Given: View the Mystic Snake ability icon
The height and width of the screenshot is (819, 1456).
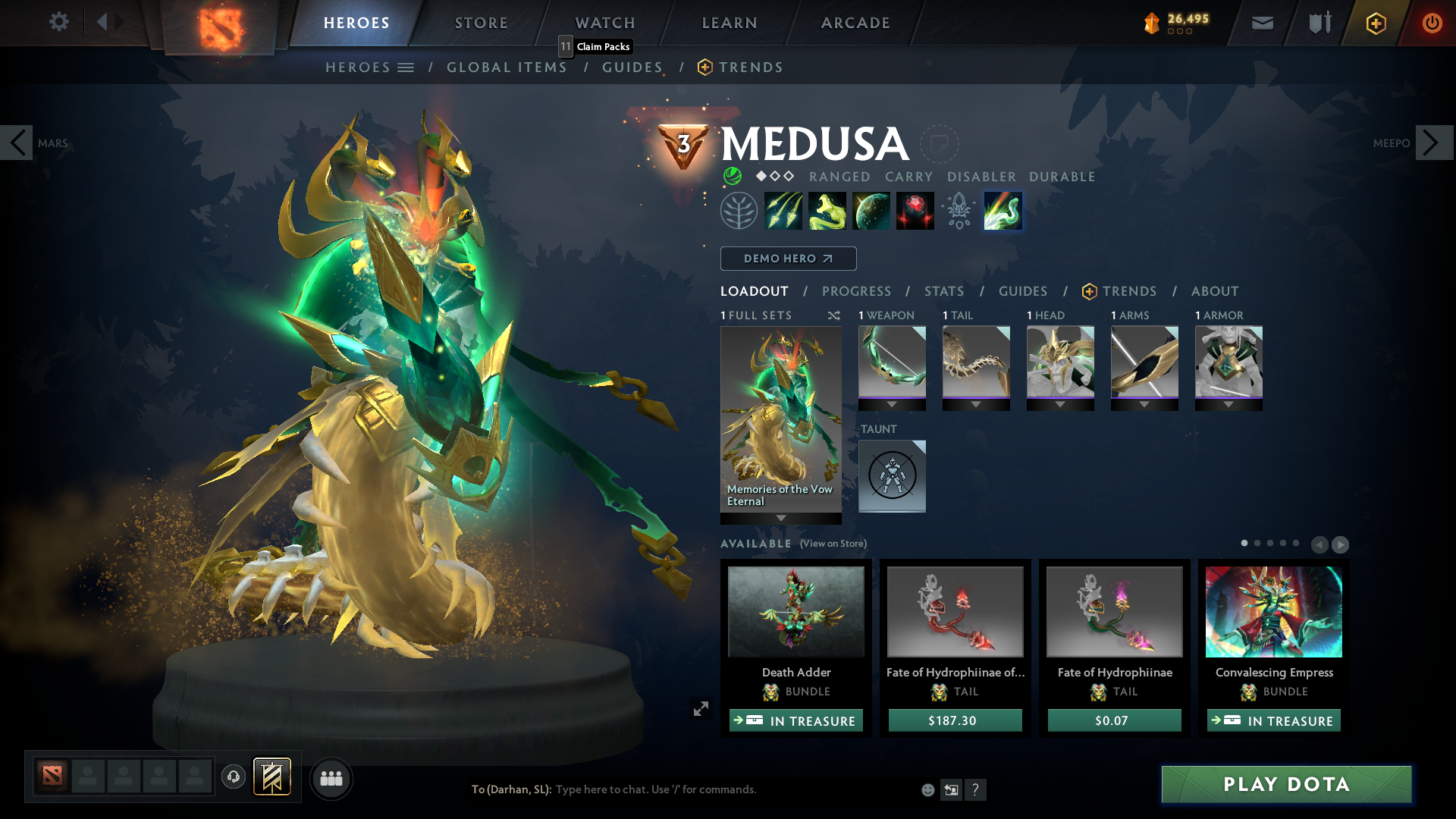Looking at the screenshot, I should click(827, 210).
